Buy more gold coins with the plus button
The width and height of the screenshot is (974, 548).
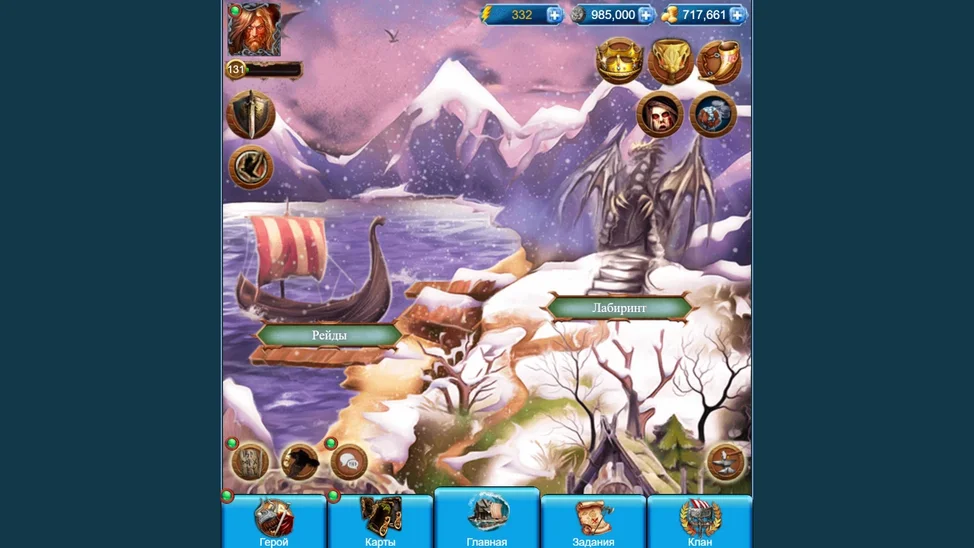coord(737,15)
